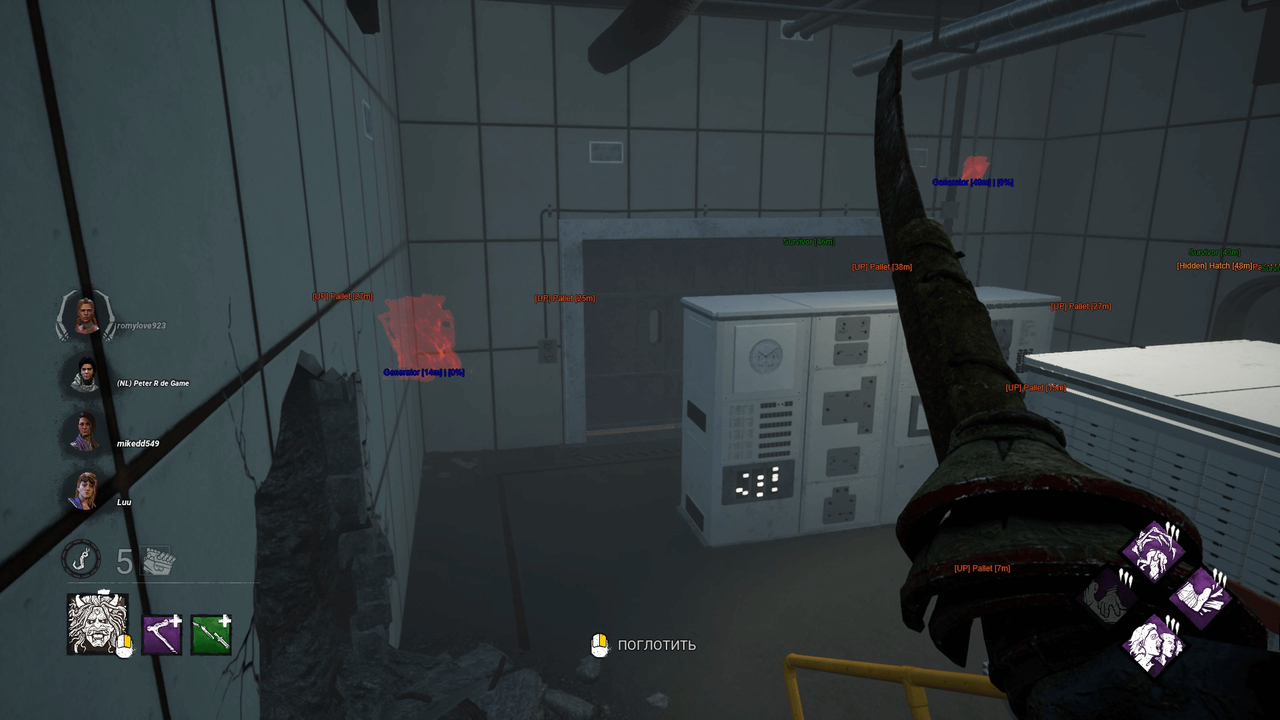Image resolution: width=1280 pixels, height=720 pixels.
Task: Select the top spider-hands perk icon
Action: pyautogui.click(x=1155, y=550)
